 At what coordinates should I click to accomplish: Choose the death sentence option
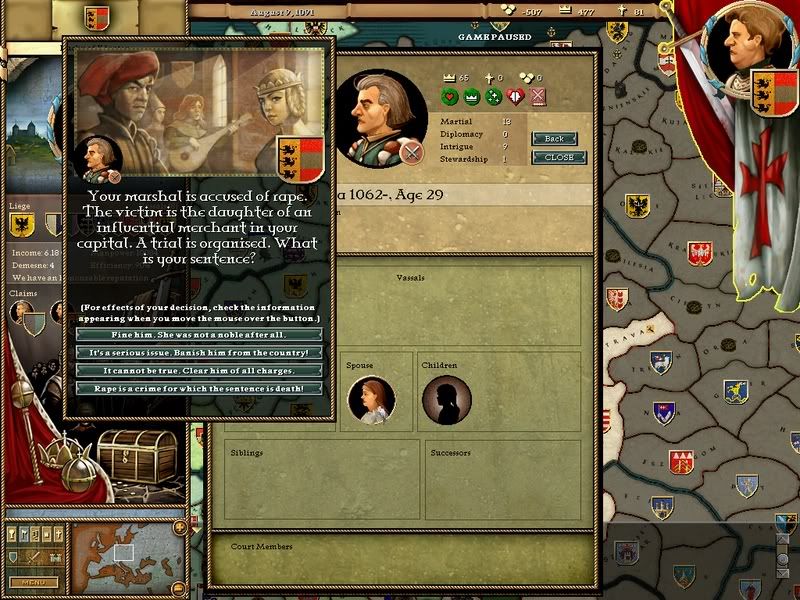tap(199, 388)
